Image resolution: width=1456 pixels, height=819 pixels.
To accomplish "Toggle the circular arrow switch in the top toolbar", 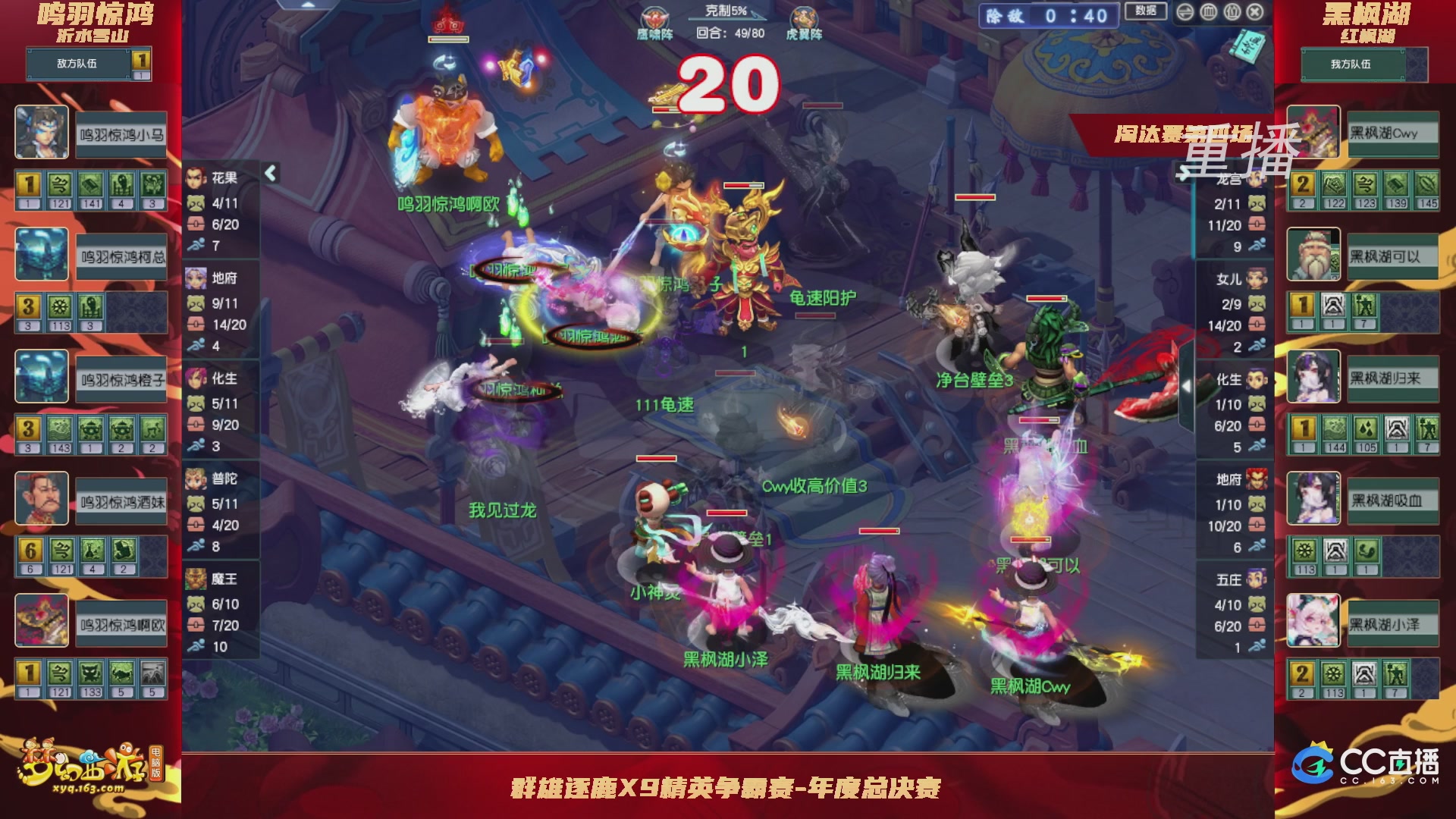I will click(x=1185, y=11).
